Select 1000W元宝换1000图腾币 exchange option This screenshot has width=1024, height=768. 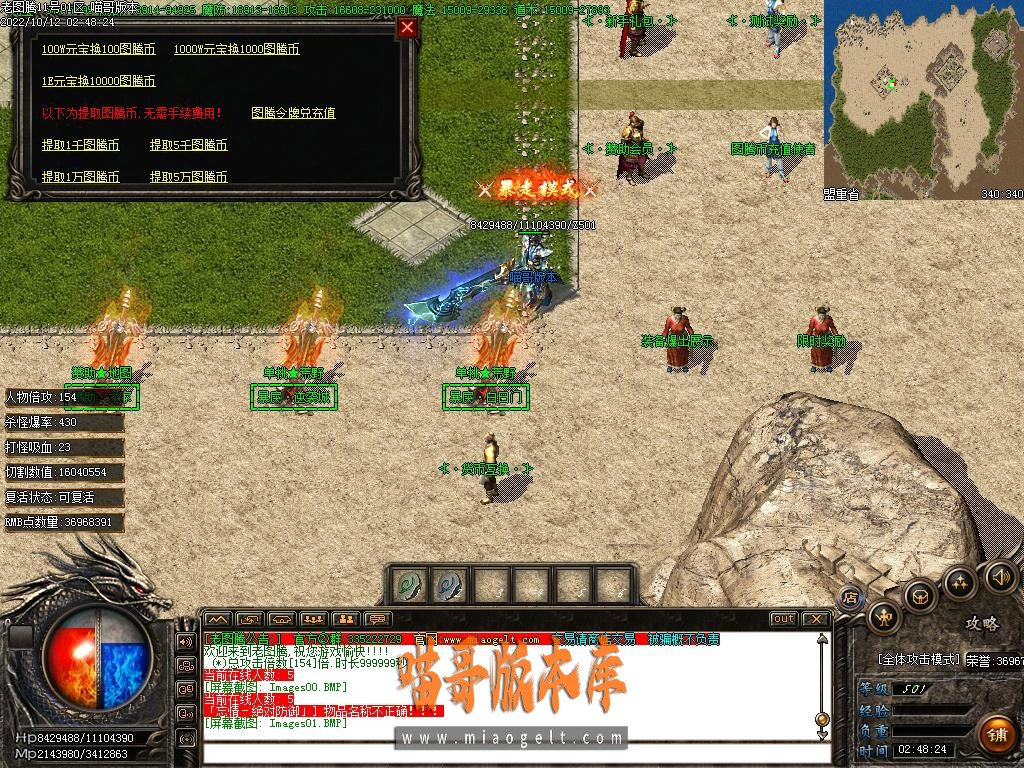236,49
